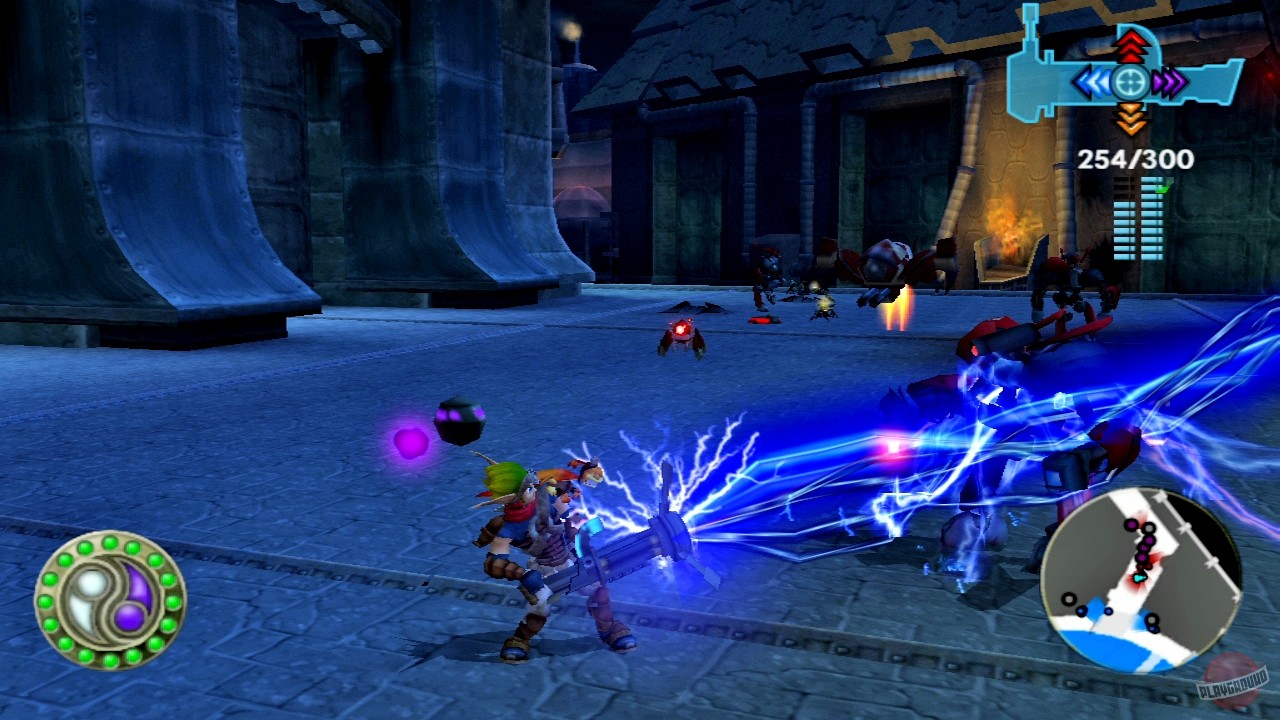Select a blue ally dot on the minimap

pyautogui.click(x=1082, y=610)
